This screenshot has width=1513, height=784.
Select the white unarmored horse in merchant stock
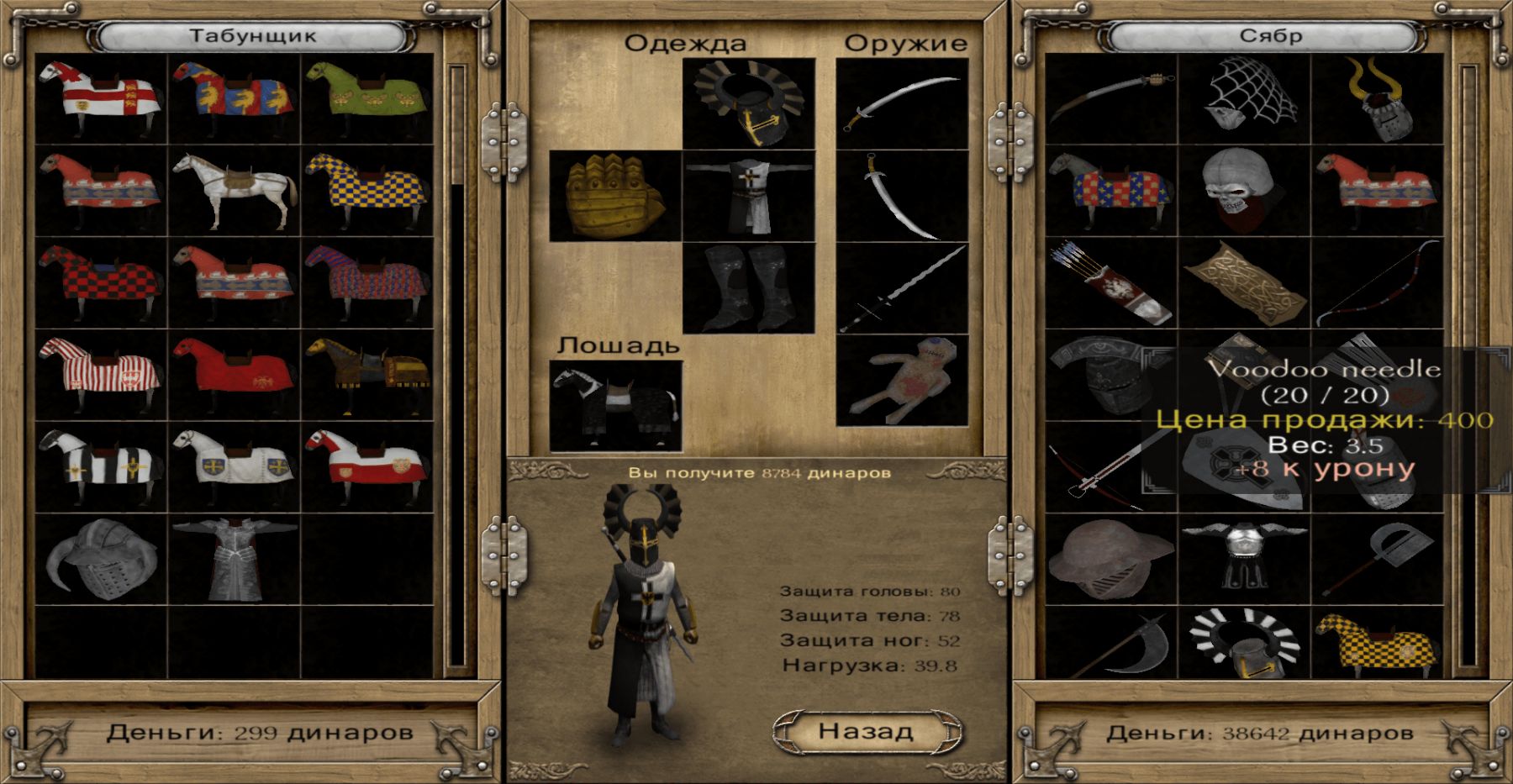(235, 191)
